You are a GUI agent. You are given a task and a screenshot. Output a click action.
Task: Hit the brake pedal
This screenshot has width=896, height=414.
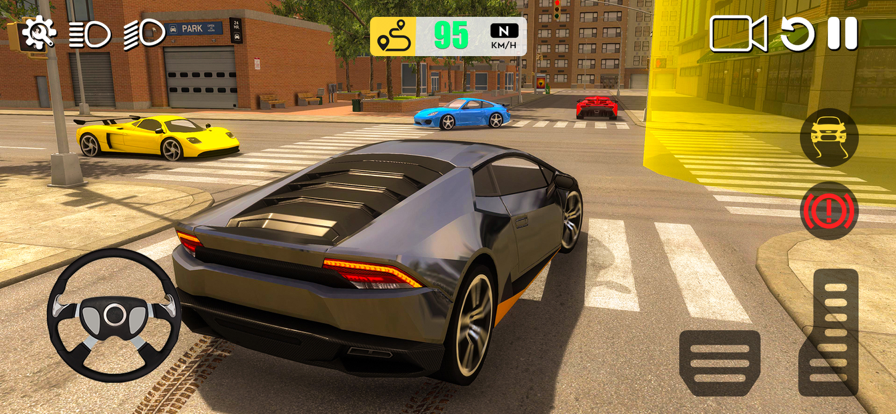pyautogui.click(x=719, y=362)
